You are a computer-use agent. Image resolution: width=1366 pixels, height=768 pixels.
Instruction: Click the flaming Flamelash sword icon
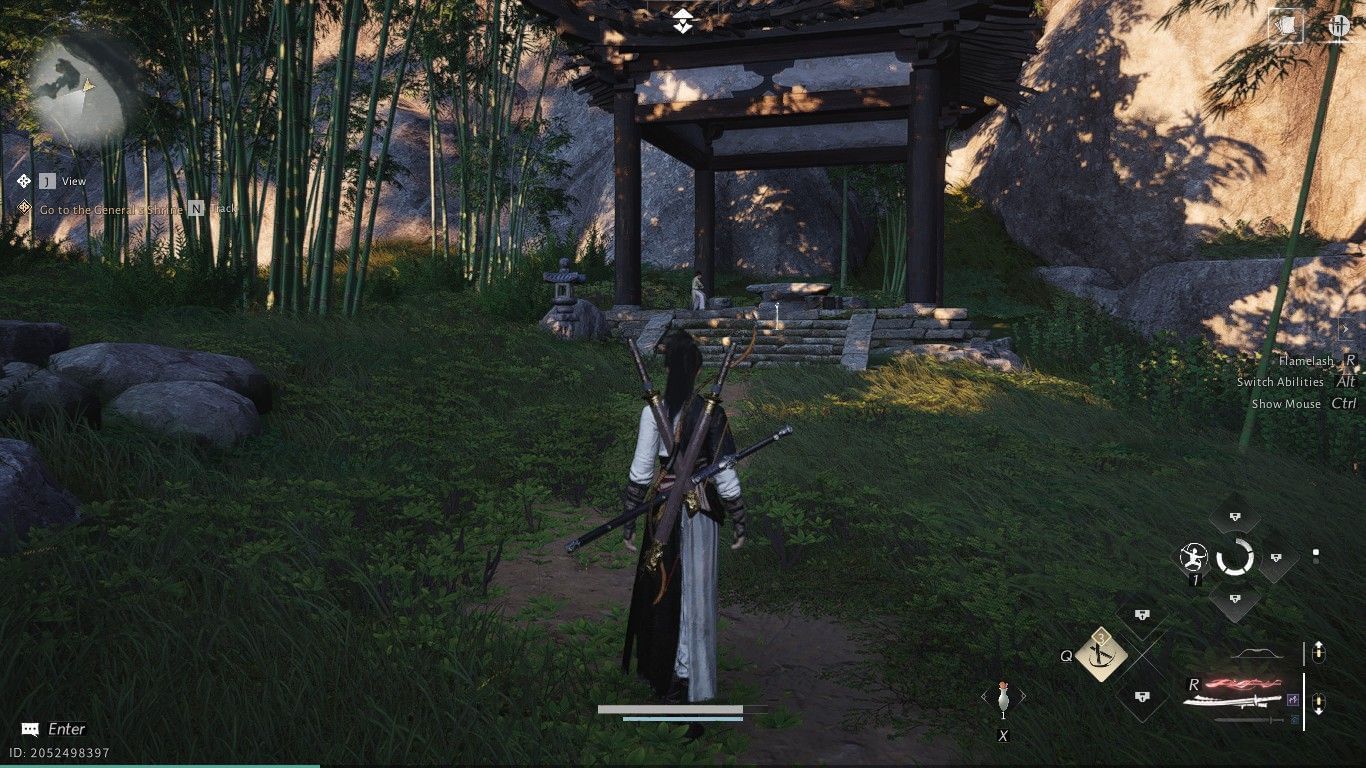coord(1240,684)
